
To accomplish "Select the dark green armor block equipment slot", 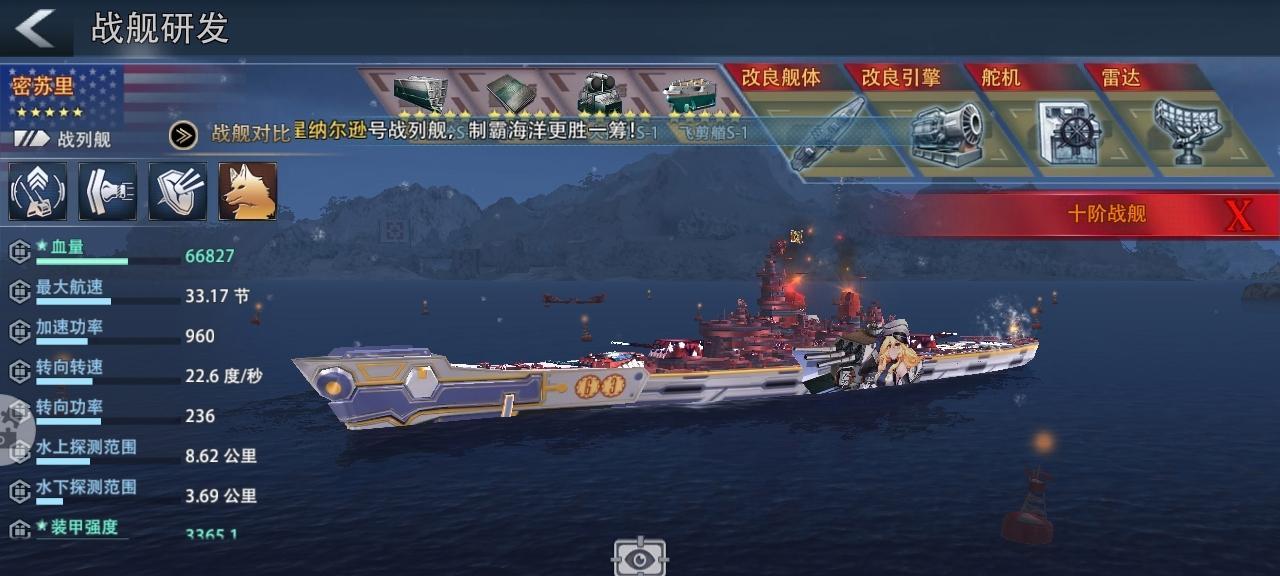I will coord(418,94).
